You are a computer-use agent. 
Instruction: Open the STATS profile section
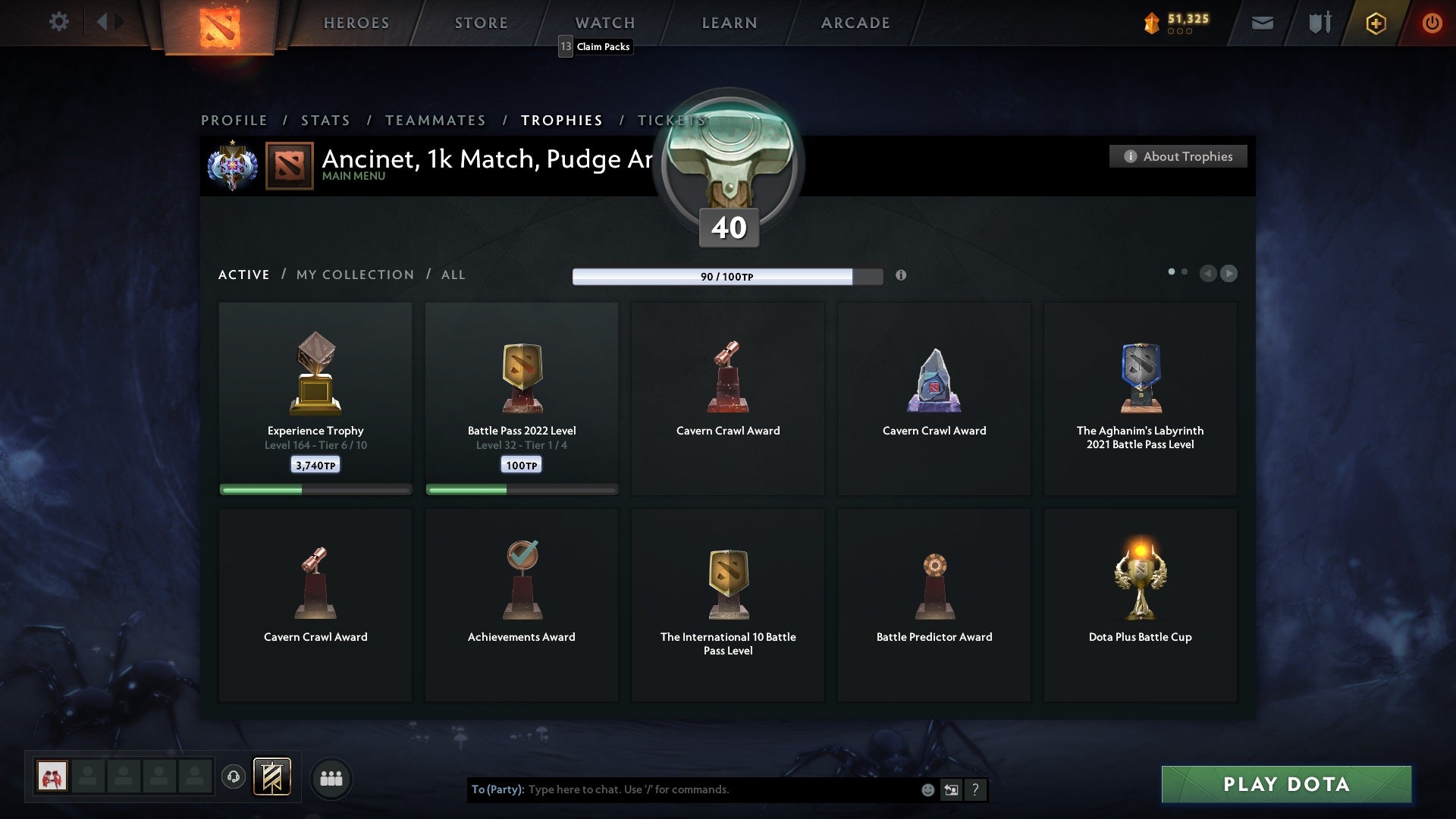pos(325,120)
